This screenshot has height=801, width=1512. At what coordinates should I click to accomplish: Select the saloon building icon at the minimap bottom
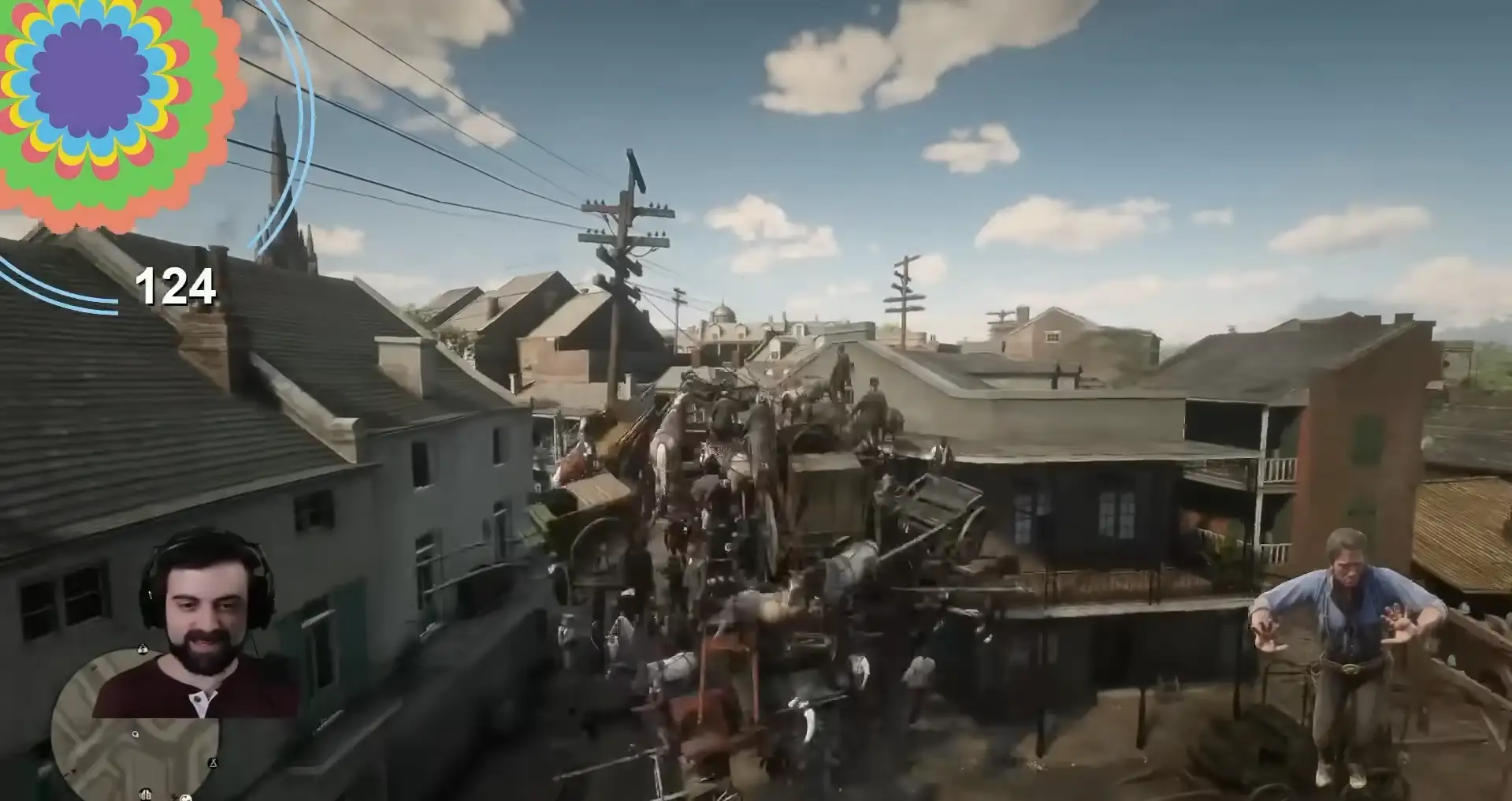click(x=145, y=795)
